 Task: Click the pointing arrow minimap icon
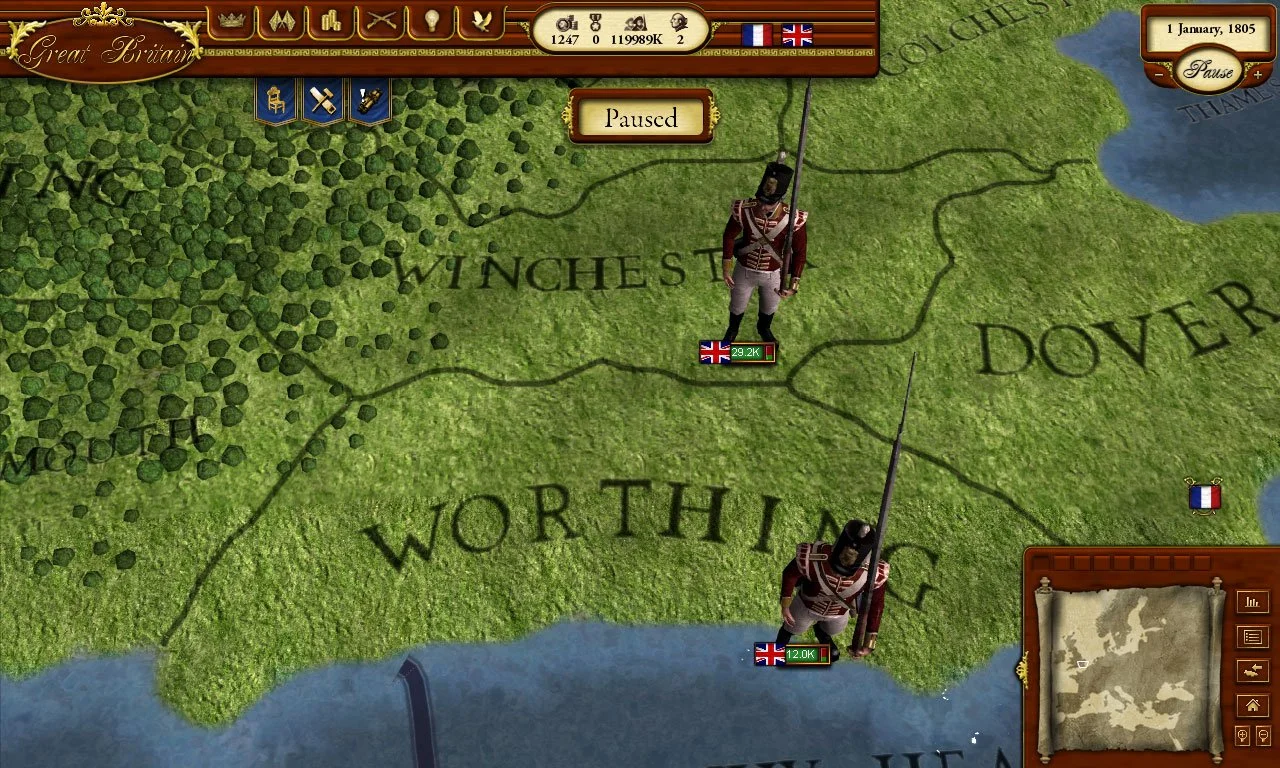[1253, 670]
